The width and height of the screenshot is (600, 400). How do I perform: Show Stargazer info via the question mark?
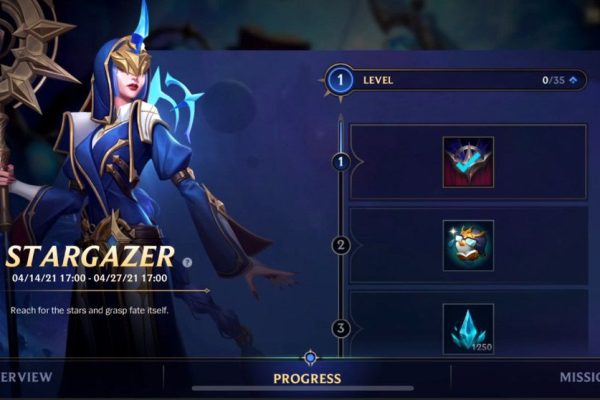[x=186, y=262]
